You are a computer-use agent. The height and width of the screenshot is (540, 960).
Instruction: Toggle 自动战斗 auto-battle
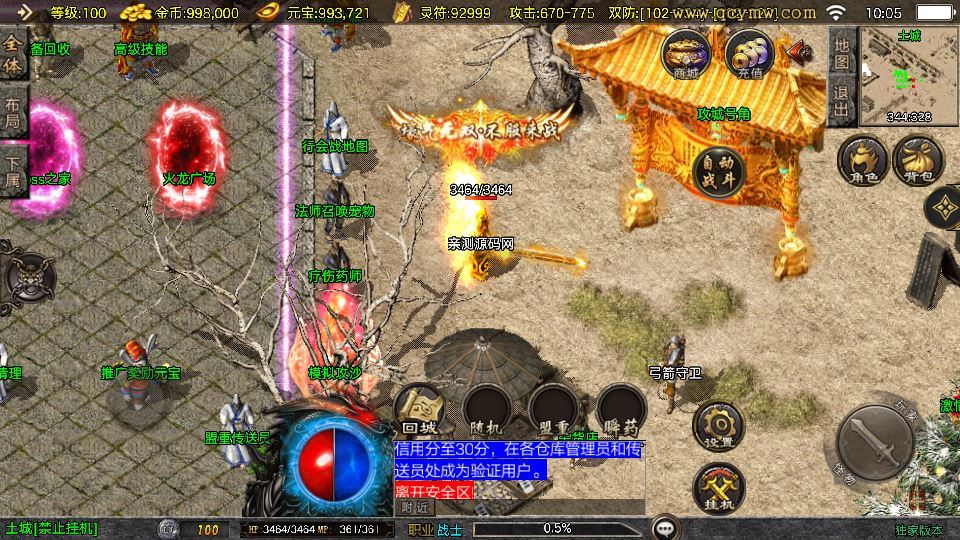click(718, 171)
